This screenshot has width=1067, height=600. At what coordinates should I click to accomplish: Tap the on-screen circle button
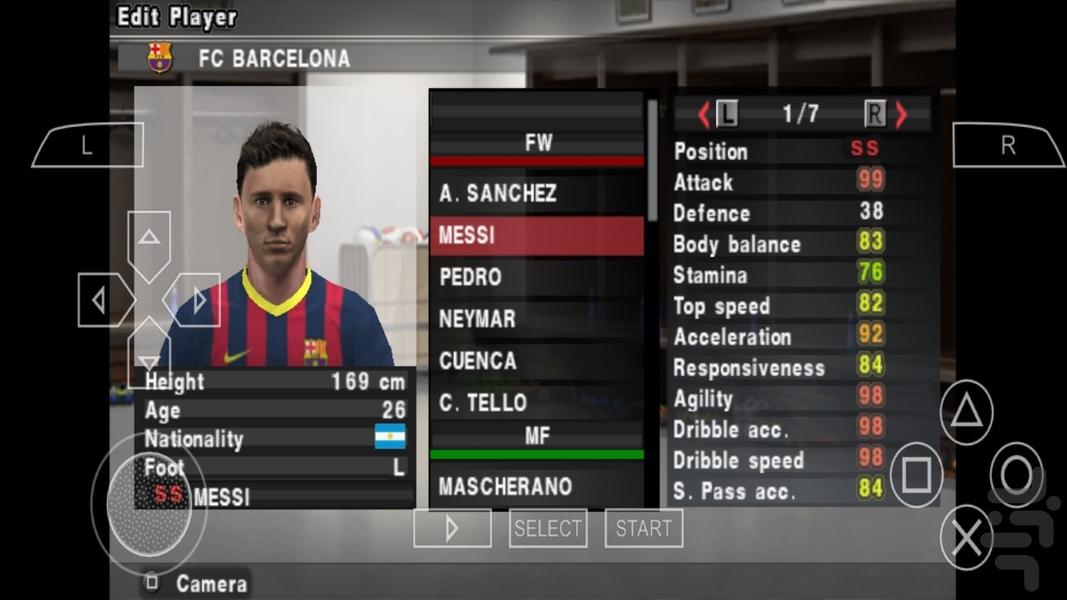[x=1016, y=475]
